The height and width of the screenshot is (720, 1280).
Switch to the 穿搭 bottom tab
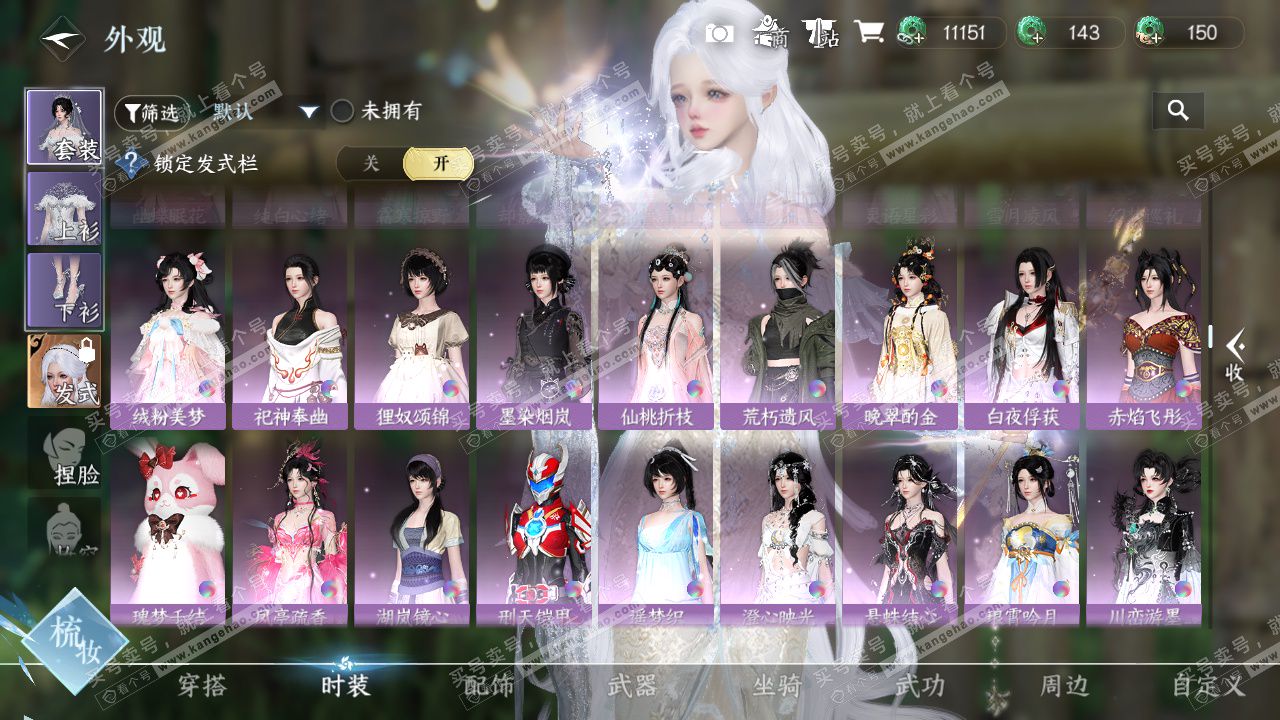point(202,686)
